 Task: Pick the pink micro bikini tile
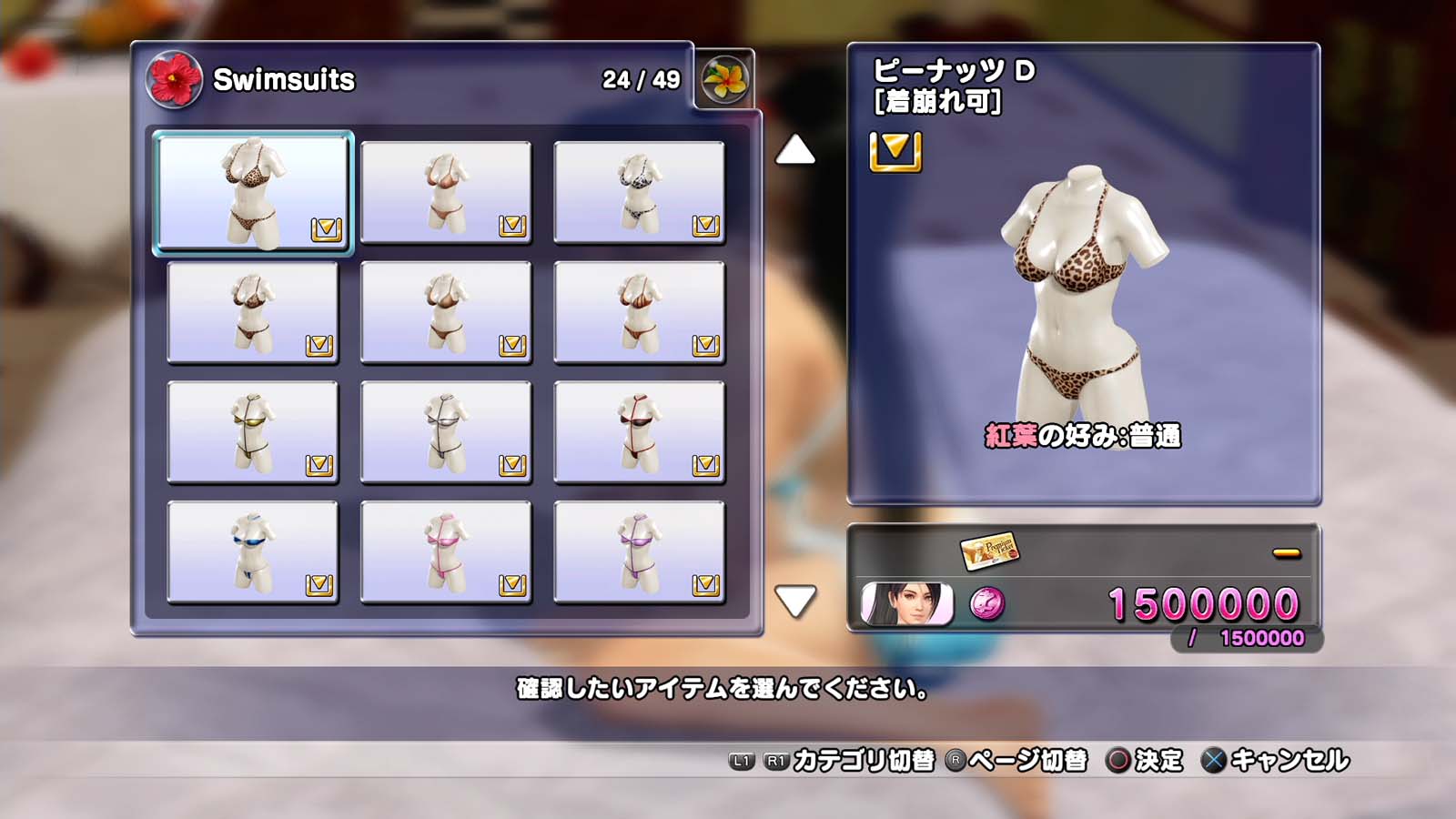[x=446, y=552]
